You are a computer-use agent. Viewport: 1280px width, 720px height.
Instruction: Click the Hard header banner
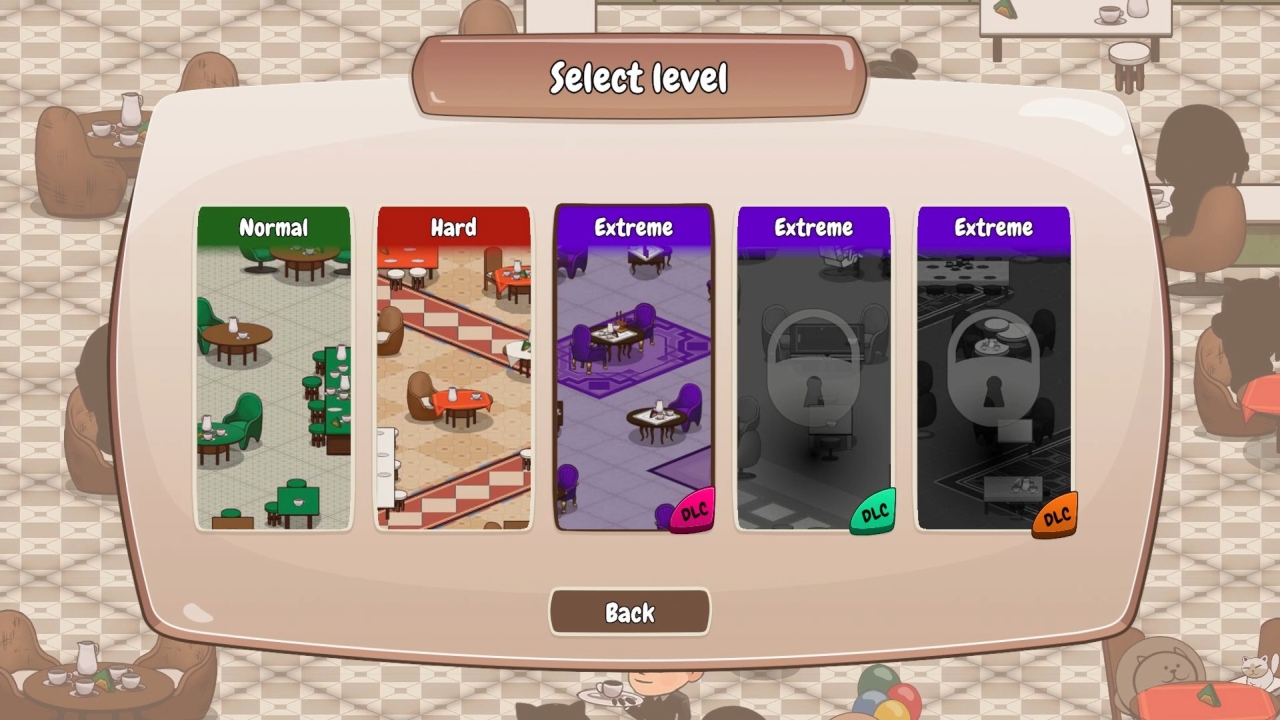(x=453, y=228)
